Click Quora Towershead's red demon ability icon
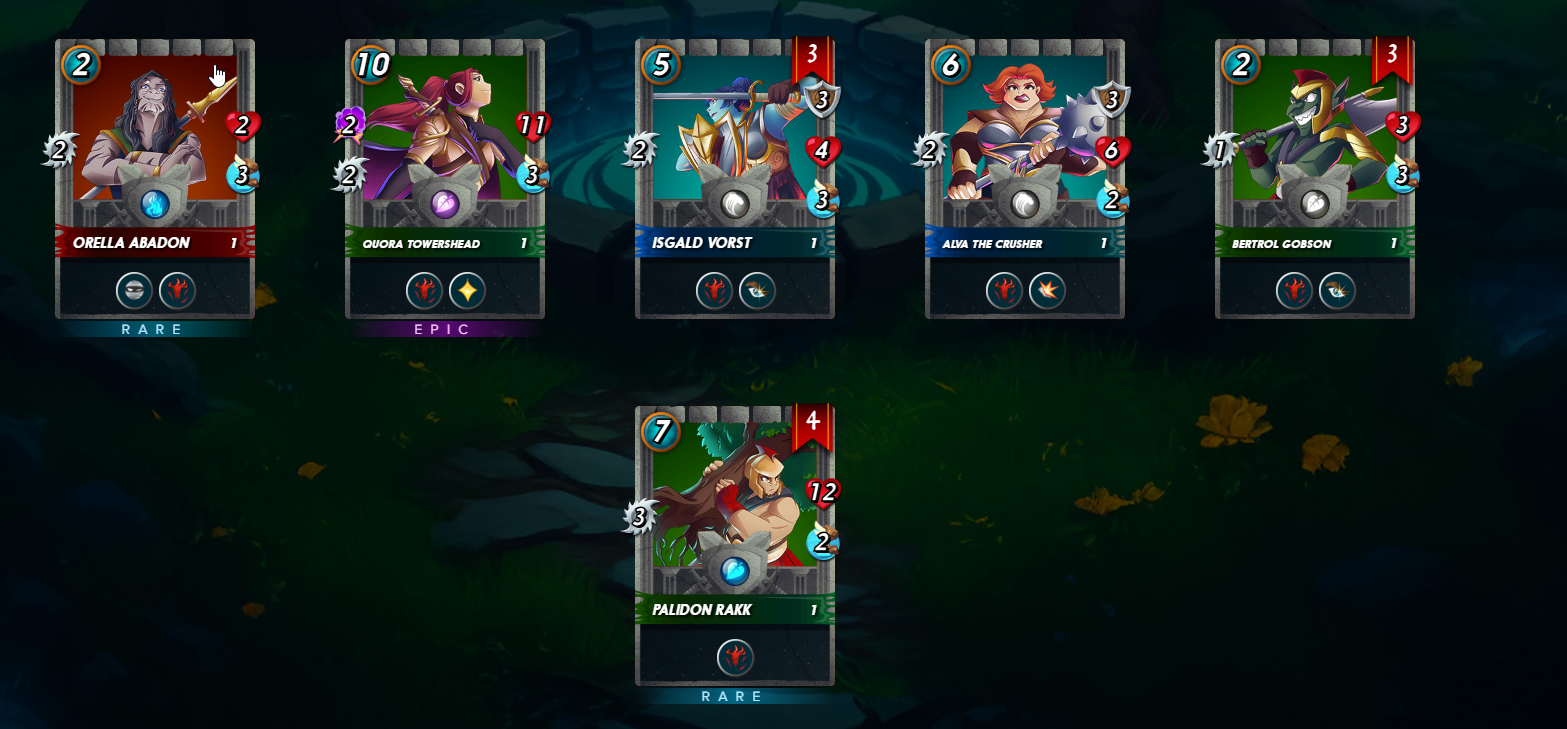The width and height of the screenshot is (1567, 729). (424, 291)
